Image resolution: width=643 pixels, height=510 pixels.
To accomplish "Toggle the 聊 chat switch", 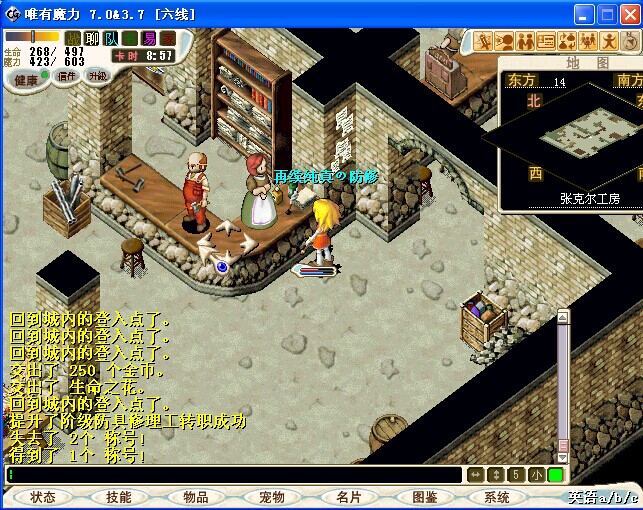I will click(x=92, y=38).
